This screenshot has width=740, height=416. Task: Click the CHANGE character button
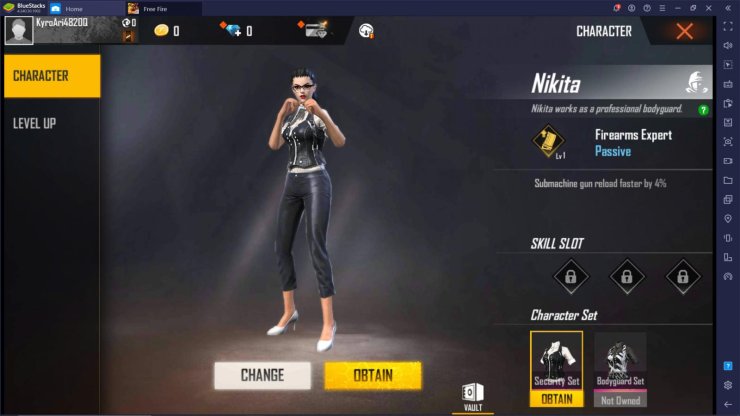262,375
